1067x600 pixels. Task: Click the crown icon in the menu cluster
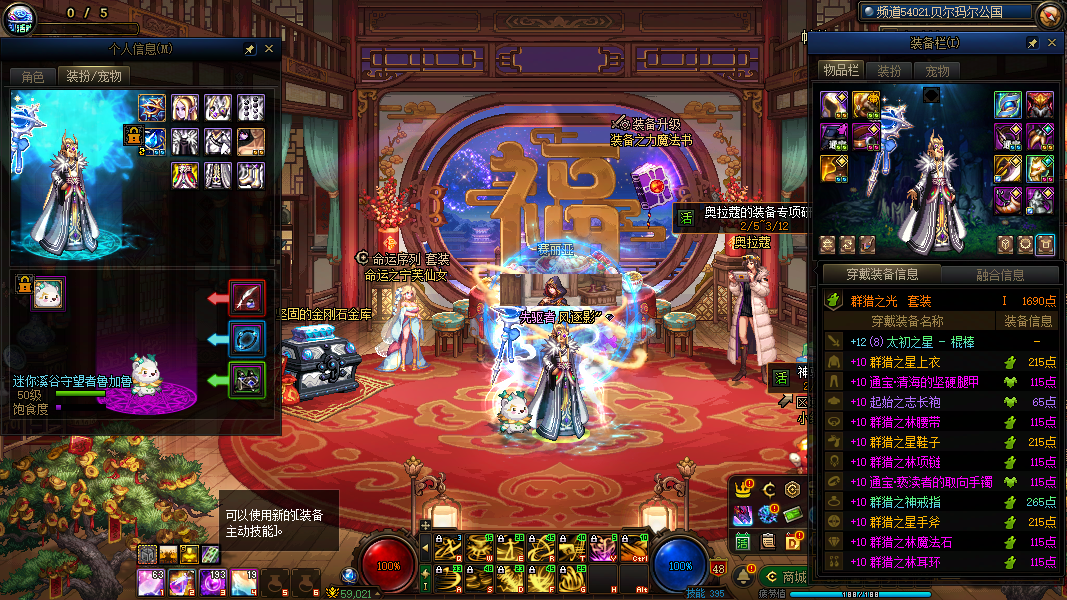click(x=743, y=489)
